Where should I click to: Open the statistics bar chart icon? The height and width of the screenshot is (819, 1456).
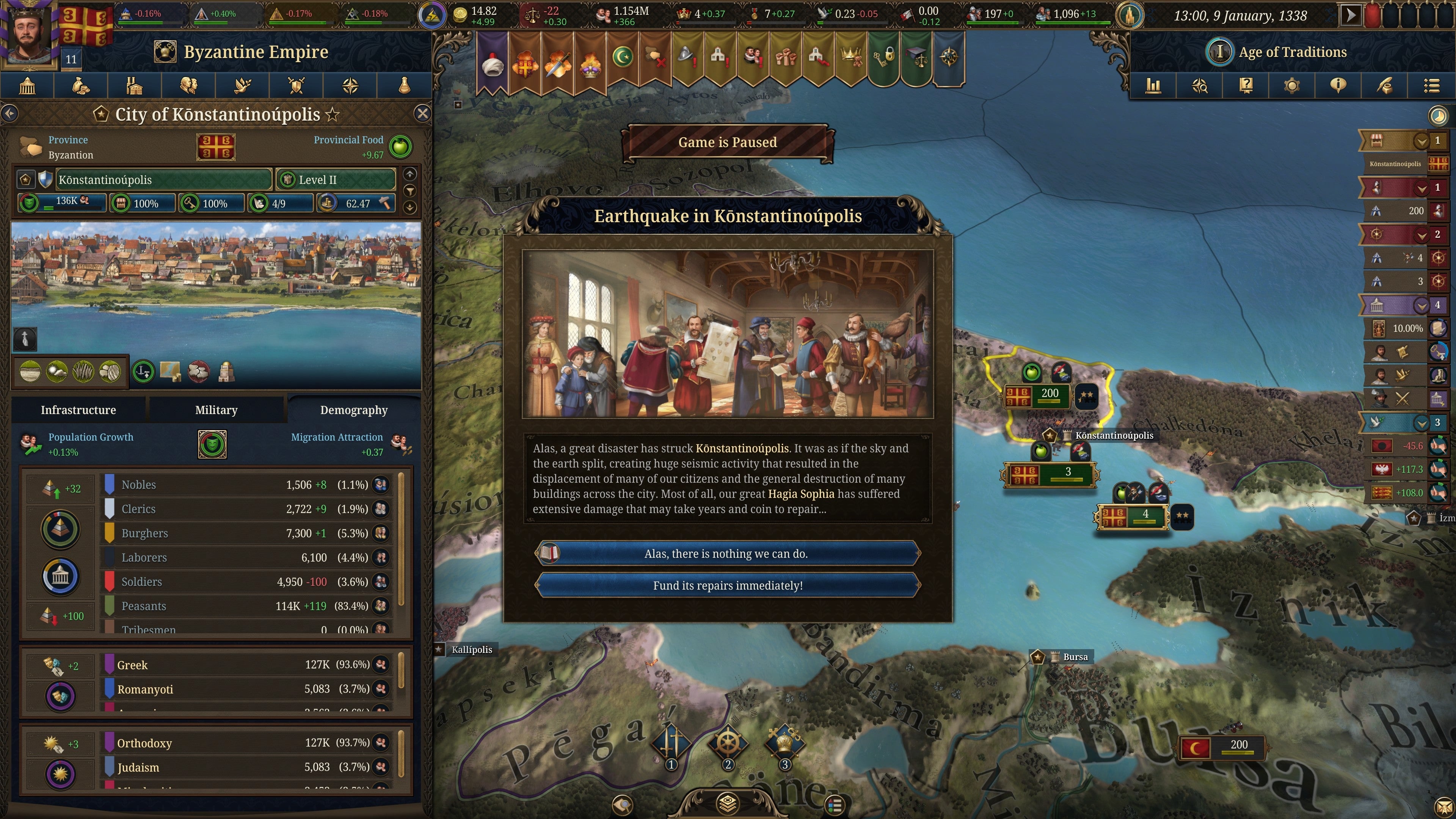[x=1153, y=86]
